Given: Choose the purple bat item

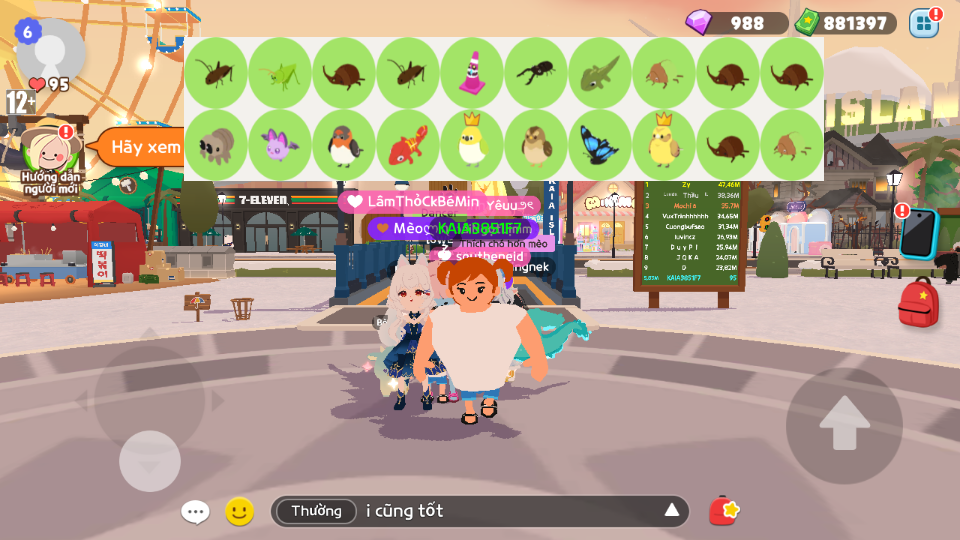Looking at the screenshot, I should [280, 145].
